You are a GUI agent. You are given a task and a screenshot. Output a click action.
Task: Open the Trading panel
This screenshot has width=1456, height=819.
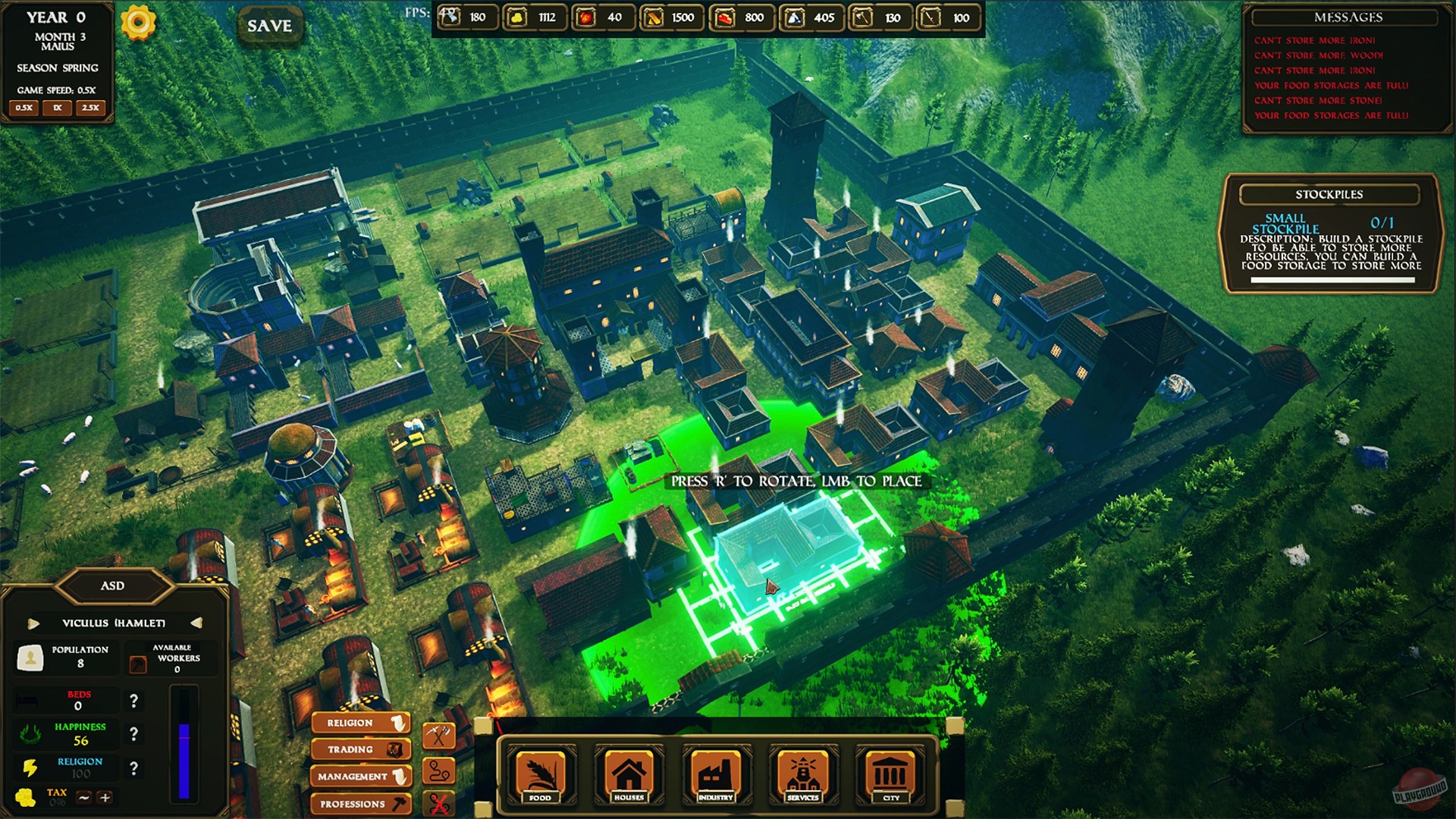[360, 749]
